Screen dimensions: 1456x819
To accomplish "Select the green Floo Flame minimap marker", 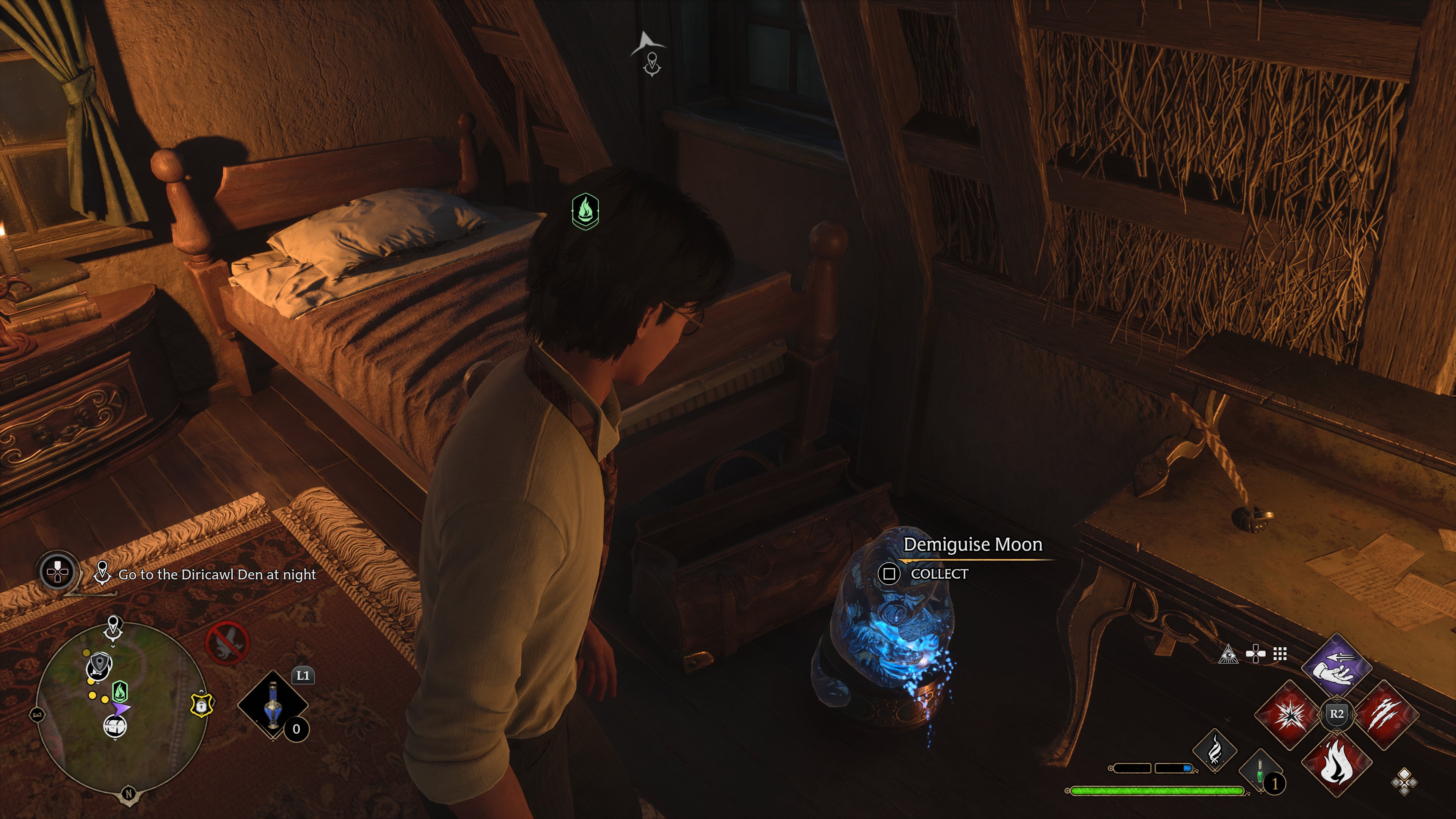I will tap(120, 691).
